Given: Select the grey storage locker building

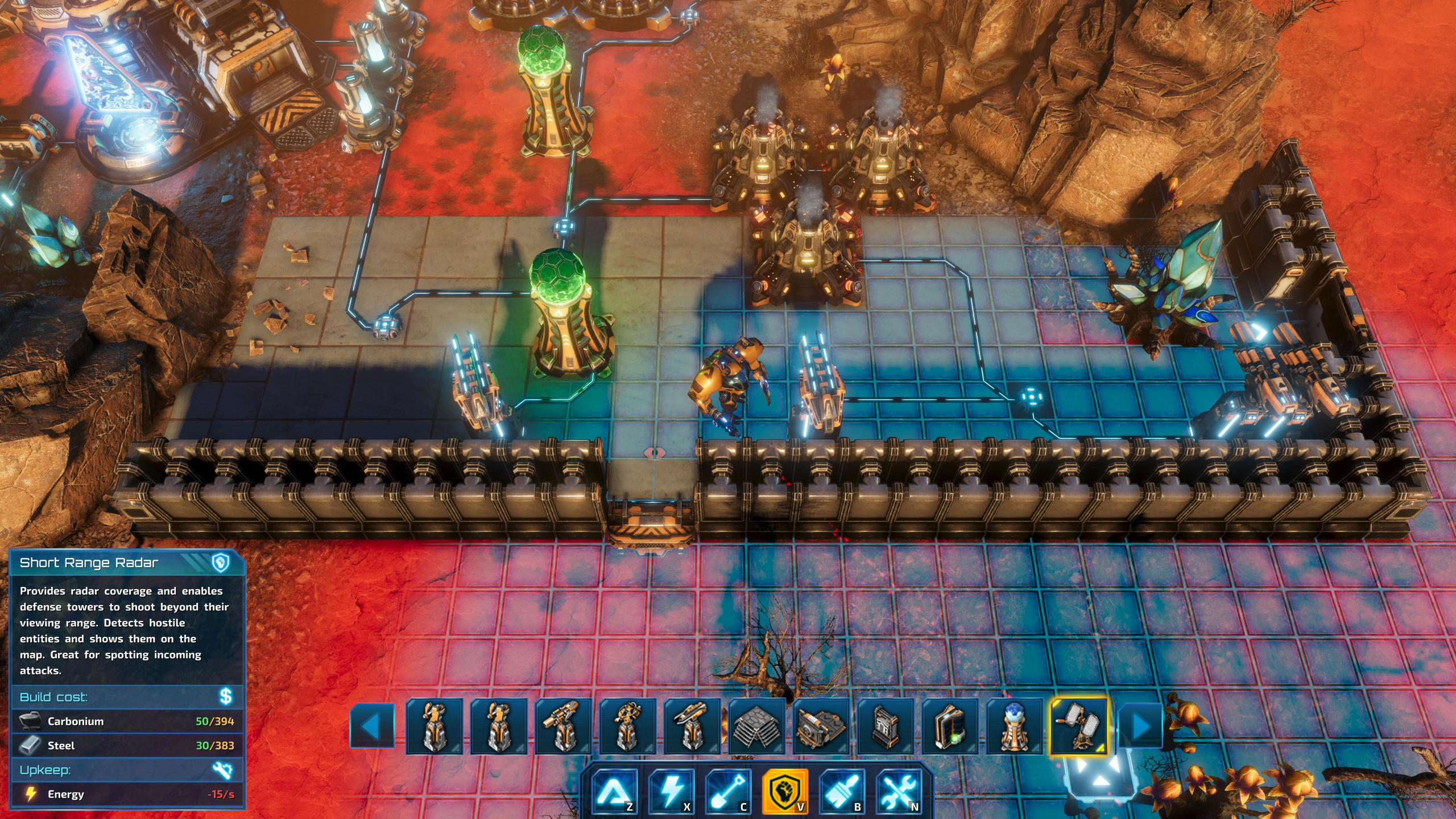Looking at the screenshot, I should (885, 726).
